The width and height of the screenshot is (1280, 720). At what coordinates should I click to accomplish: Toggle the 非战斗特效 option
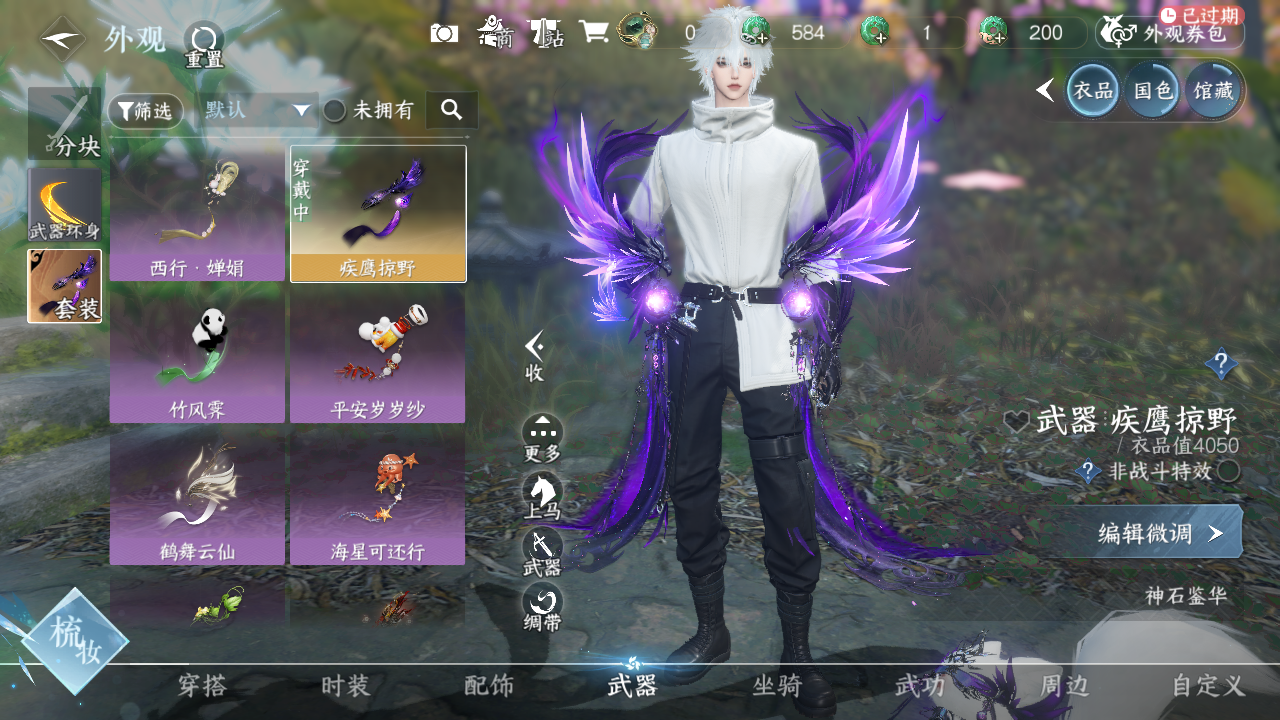click(1229, 471)
